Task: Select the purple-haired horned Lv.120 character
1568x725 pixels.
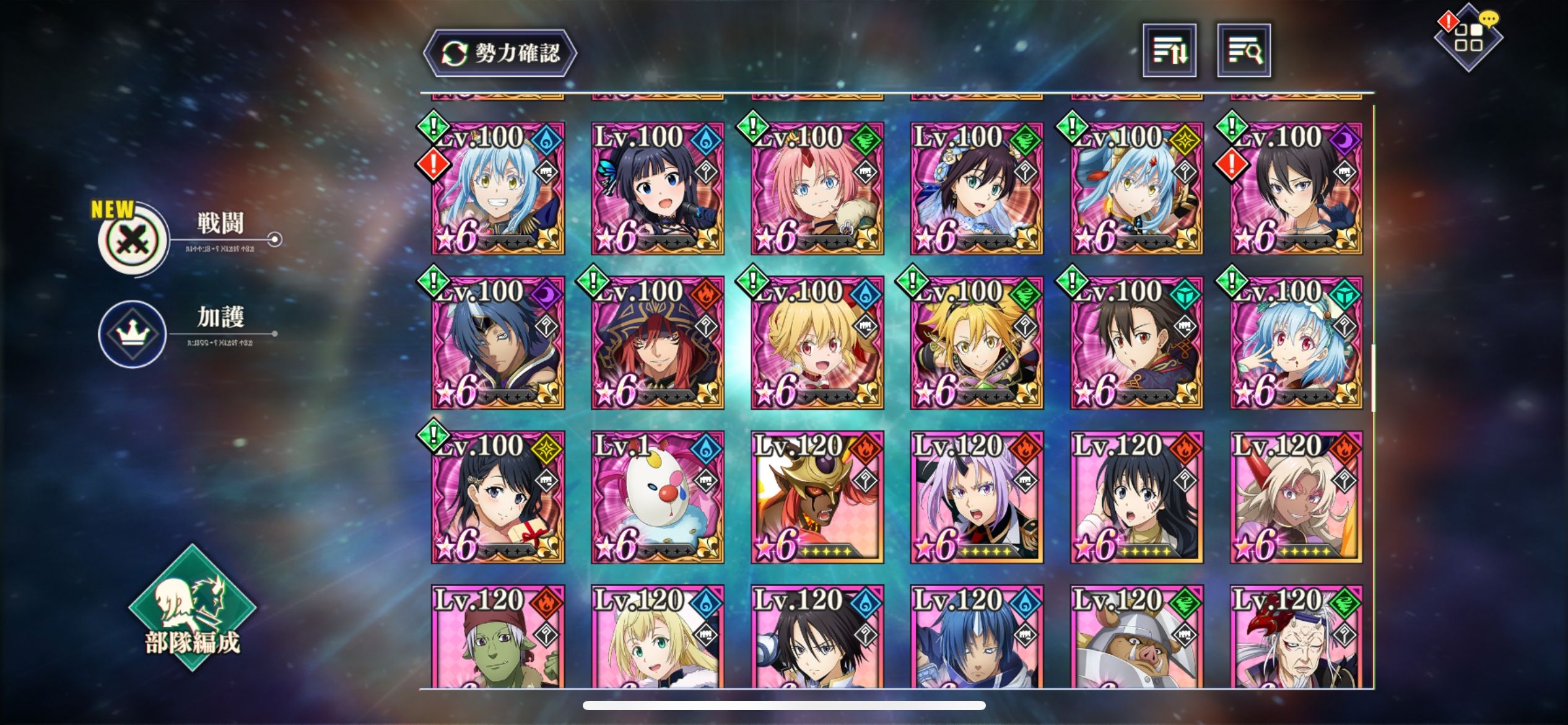Action: 977,497
